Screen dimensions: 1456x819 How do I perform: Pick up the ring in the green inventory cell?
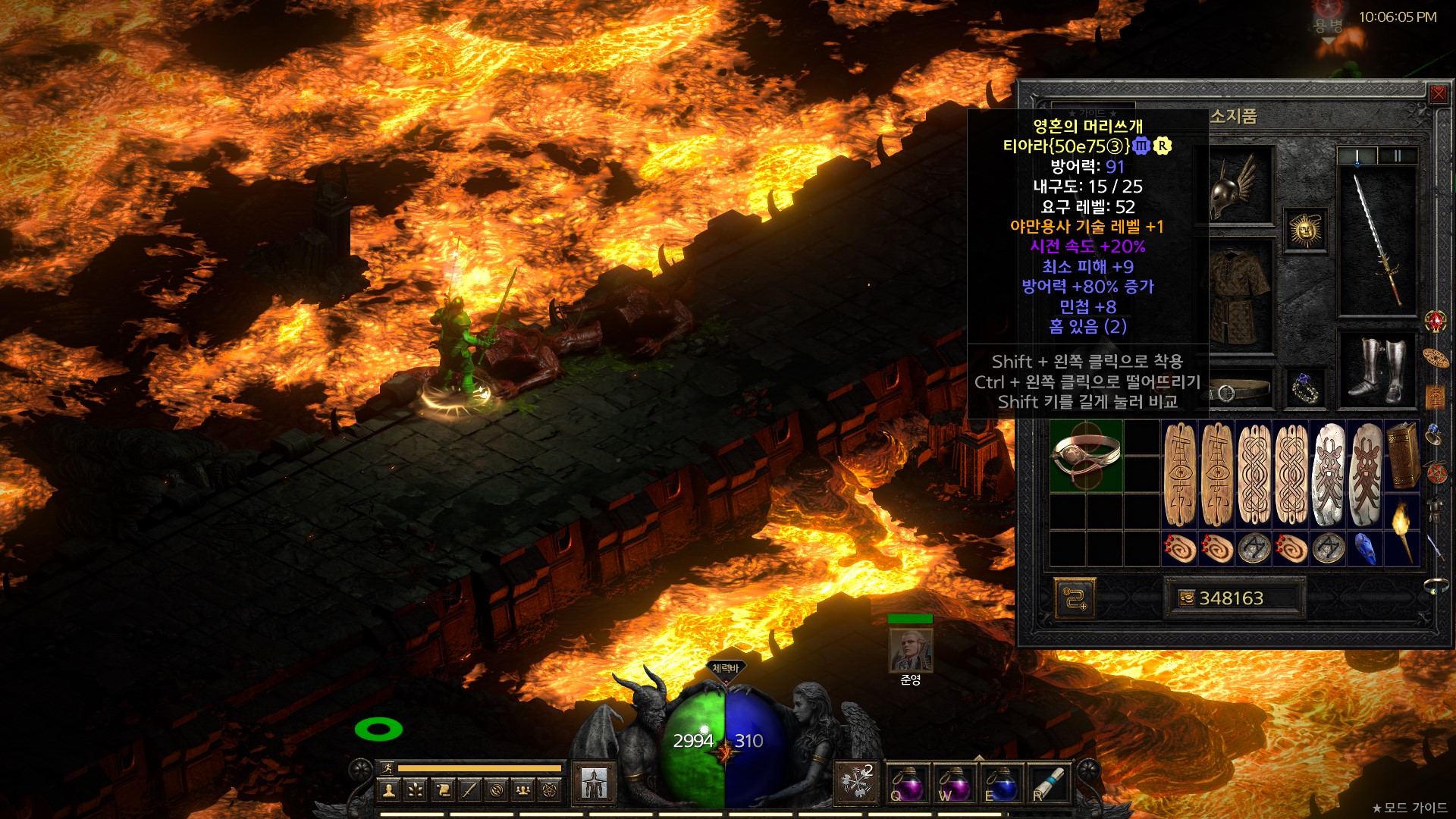pyautogui.click(x=1086, y=457)
